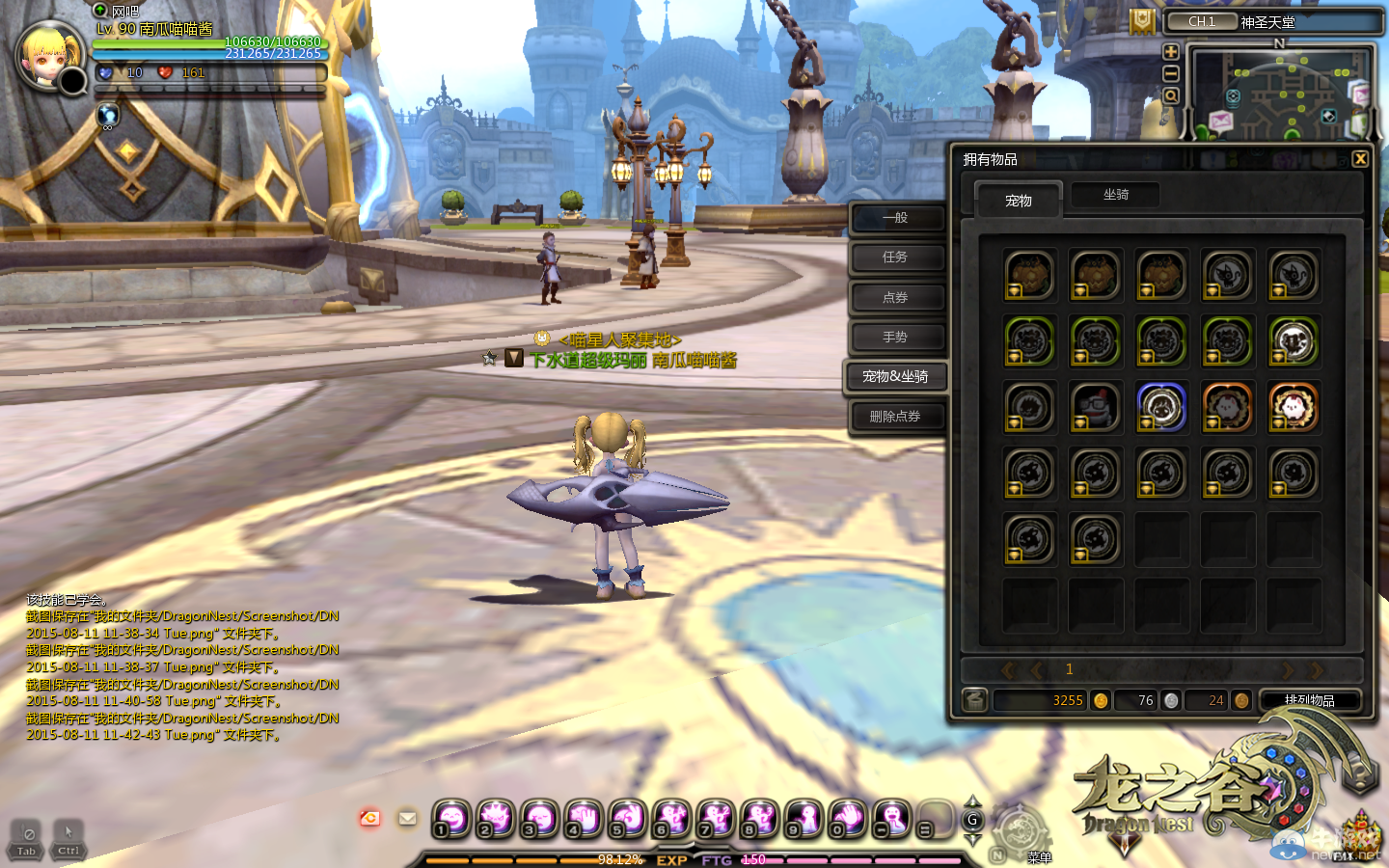Click the CH.1 channel button
The image size is (1389, 868).
click(x=1202, y=21)
